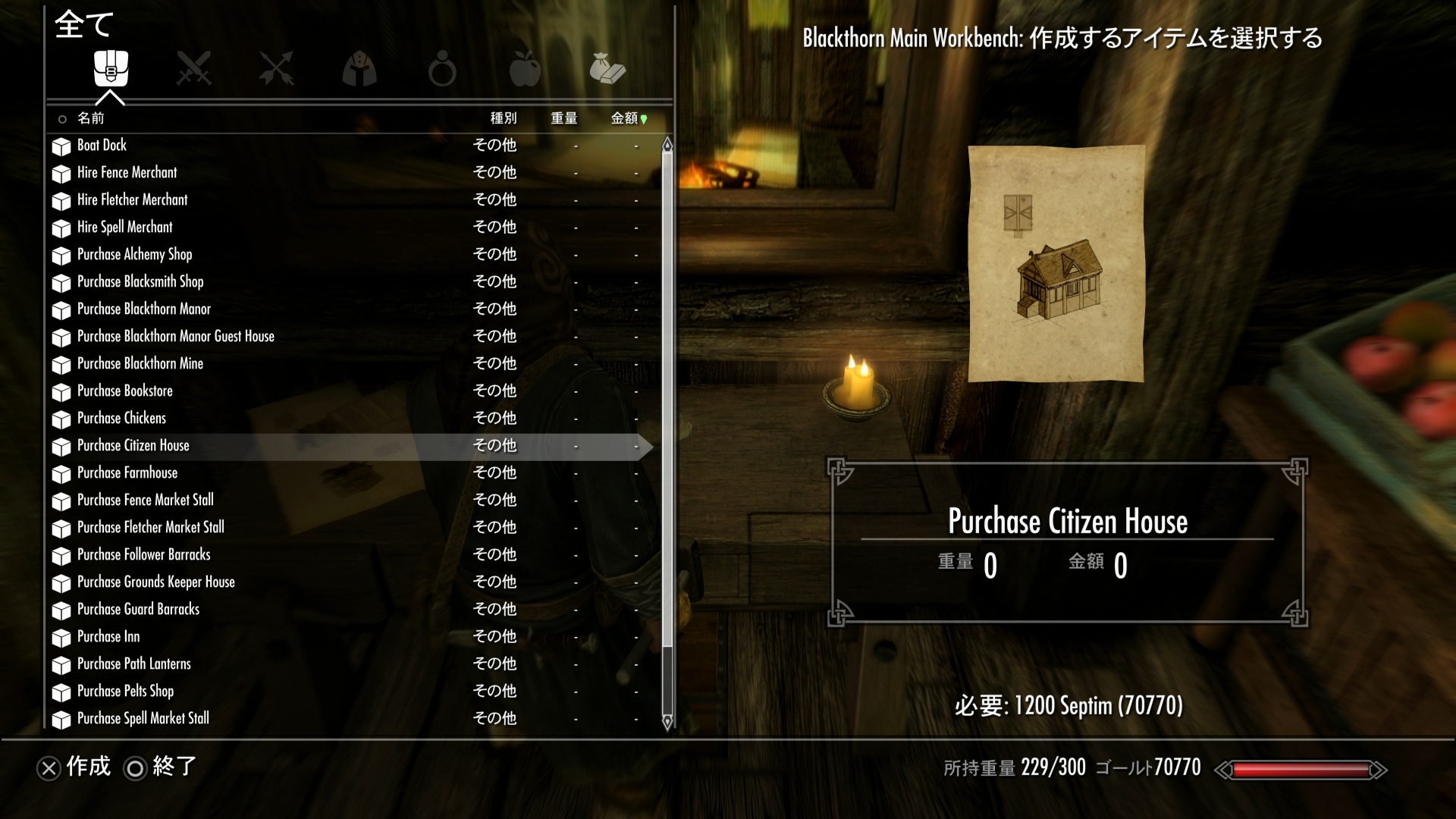Pick Purchase Inn from the list

[108, 637]
